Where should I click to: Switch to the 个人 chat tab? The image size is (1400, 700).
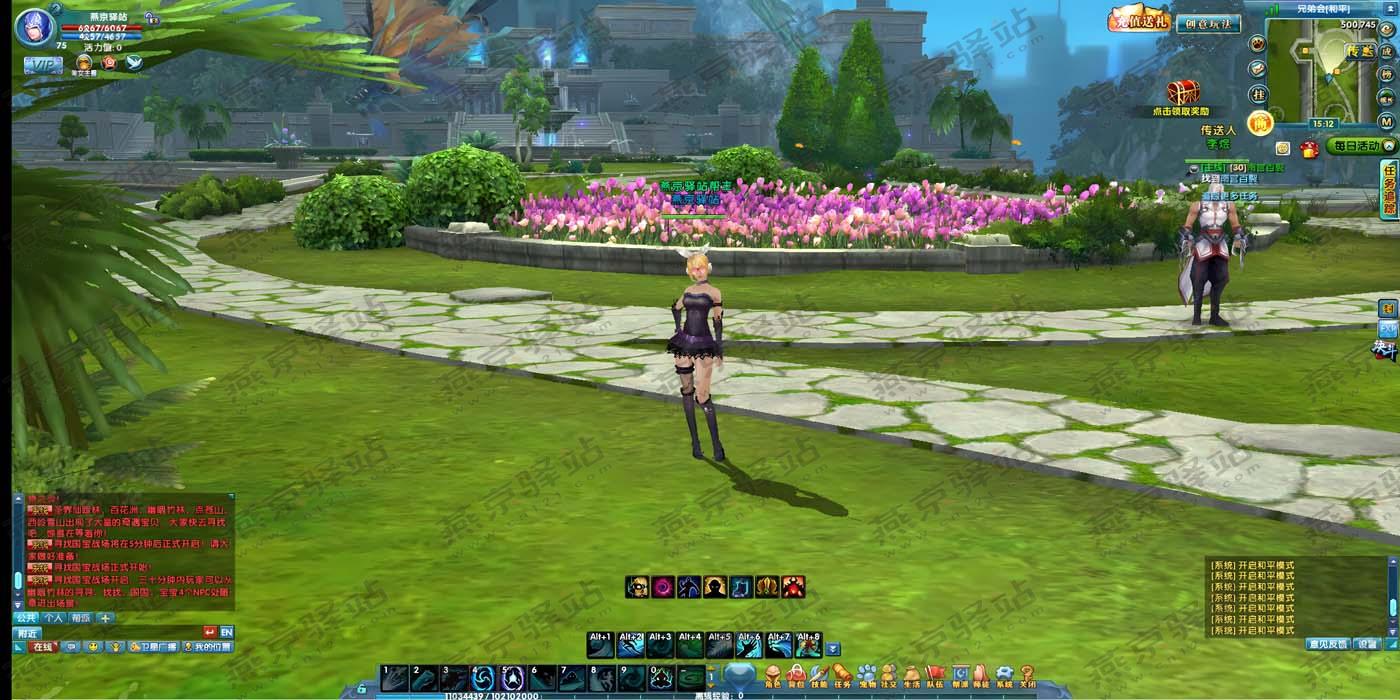tap(54, 618)
